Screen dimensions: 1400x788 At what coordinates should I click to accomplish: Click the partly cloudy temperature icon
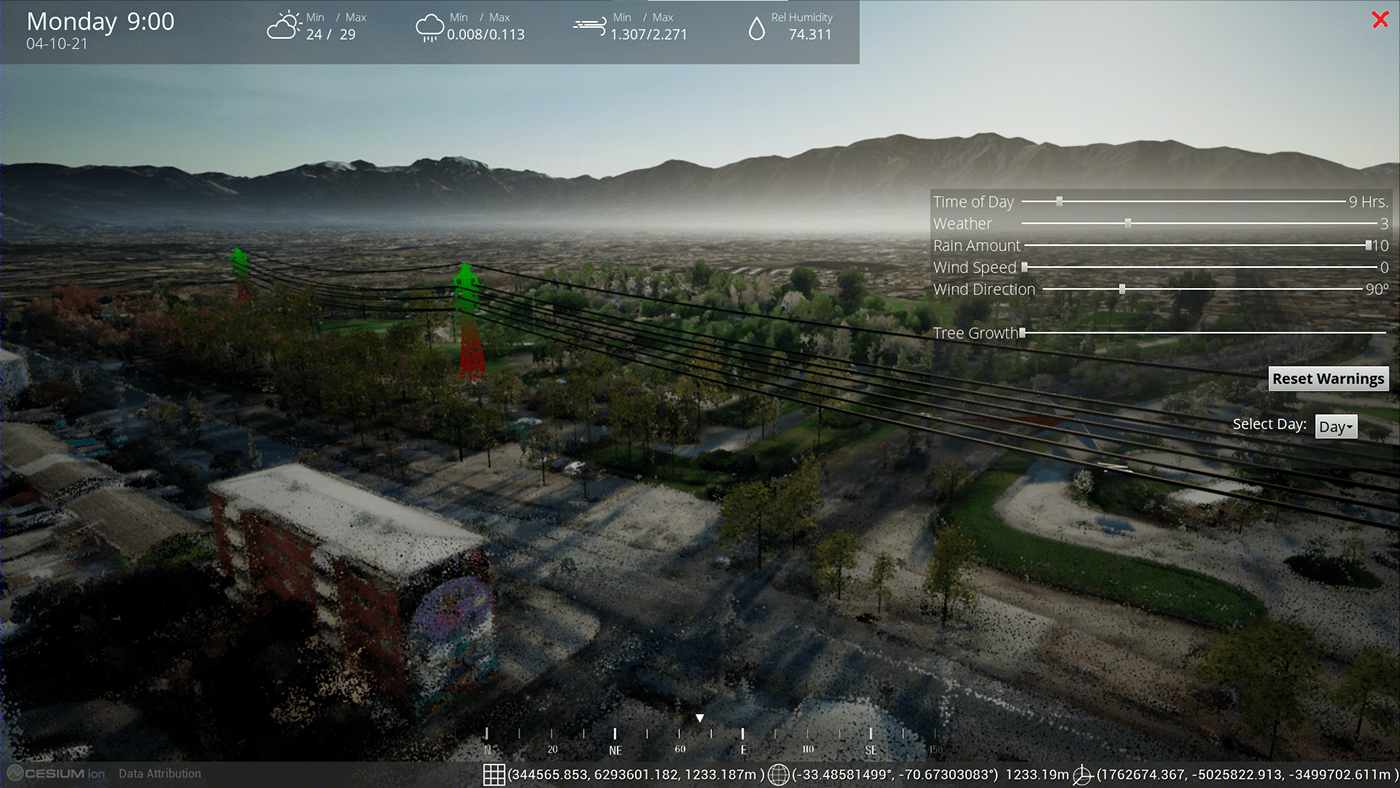pos(284,27)
